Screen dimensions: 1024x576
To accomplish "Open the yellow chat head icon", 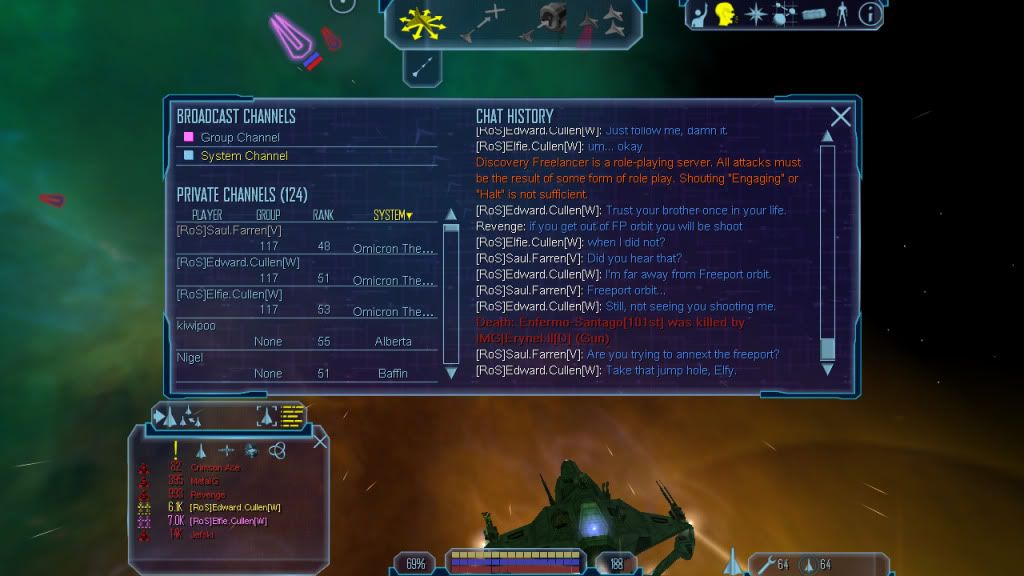I will coord(725,14).
